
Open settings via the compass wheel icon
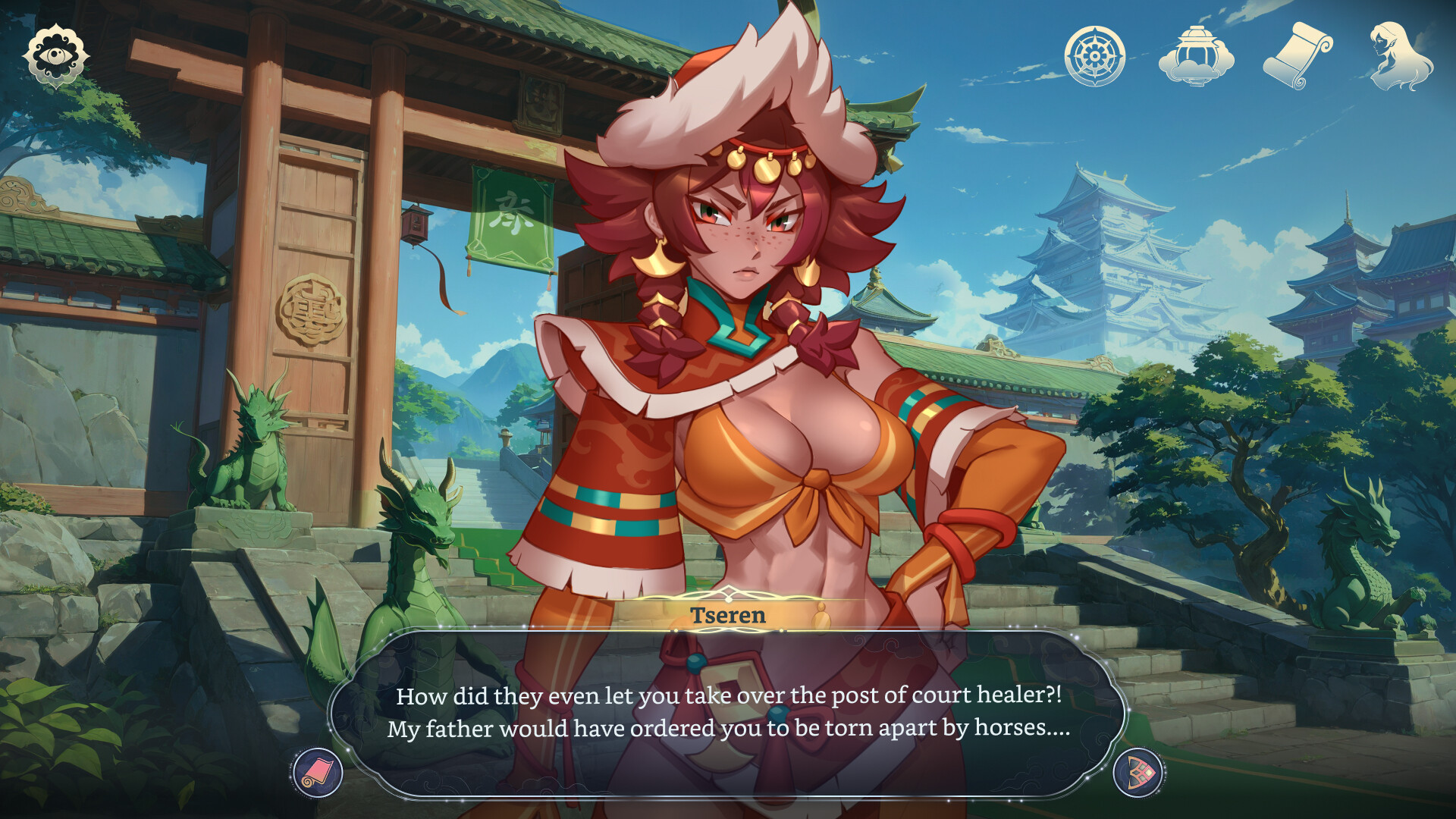[1094, 55]
